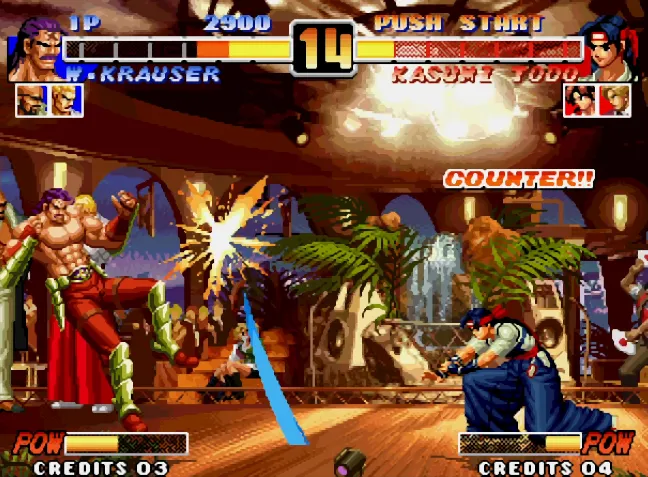Image resolution: width=648 pixels, height=477 pixels.
Task: Select the blonde teammate icon under Kasumi
Action: pos(614,100)
